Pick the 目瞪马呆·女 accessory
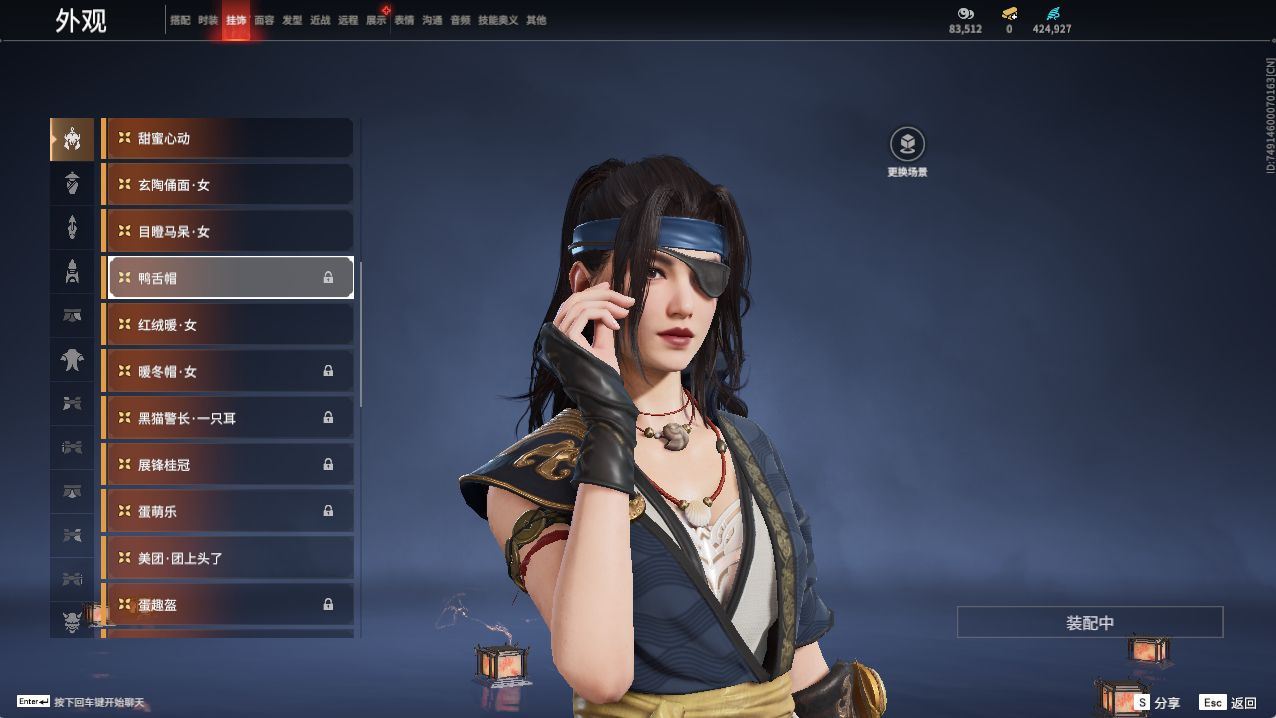The width and height of the screenshot is (1276, 718). point(229,231)
